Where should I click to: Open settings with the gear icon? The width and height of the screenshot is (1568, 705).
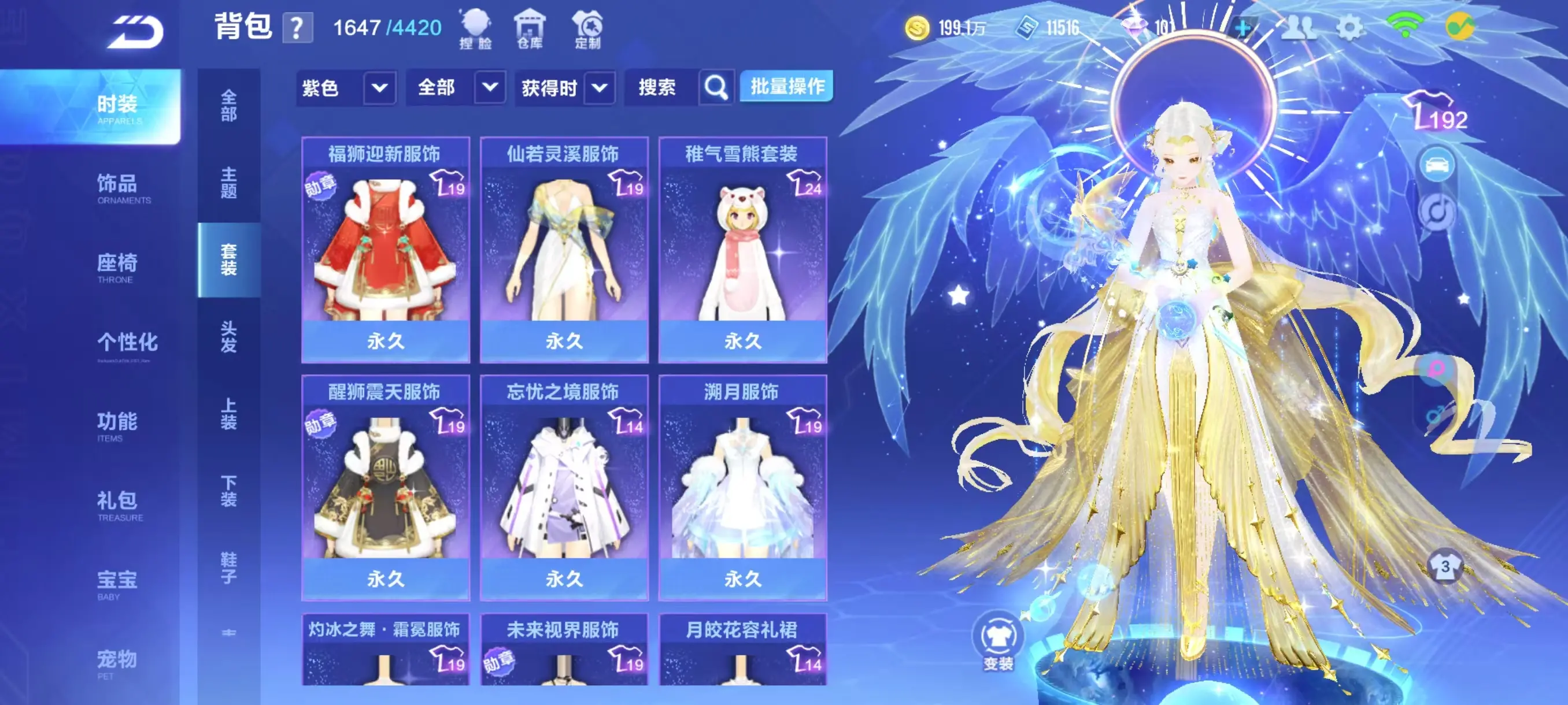click(x=1349, y=27)
